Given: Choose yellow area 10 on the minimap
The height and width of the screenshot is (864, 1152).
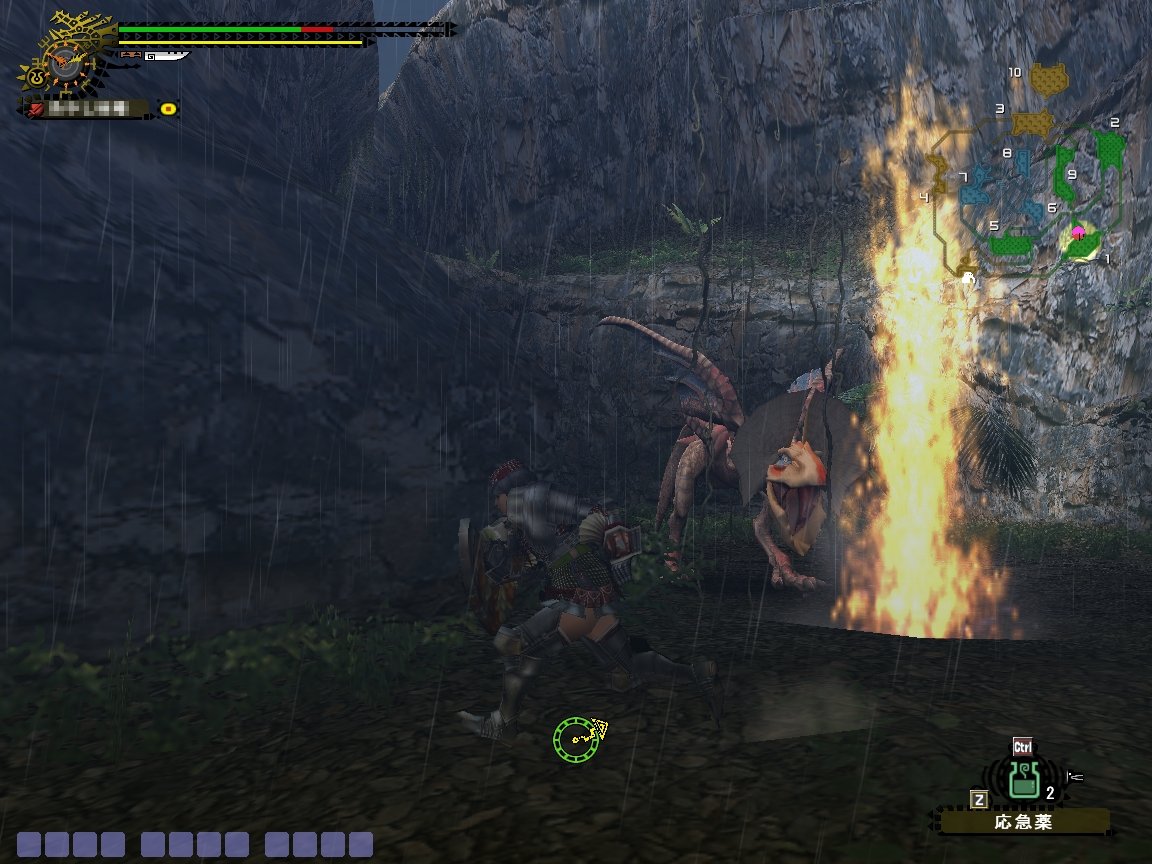Looking at the screenshot, I should point(1048,78).
